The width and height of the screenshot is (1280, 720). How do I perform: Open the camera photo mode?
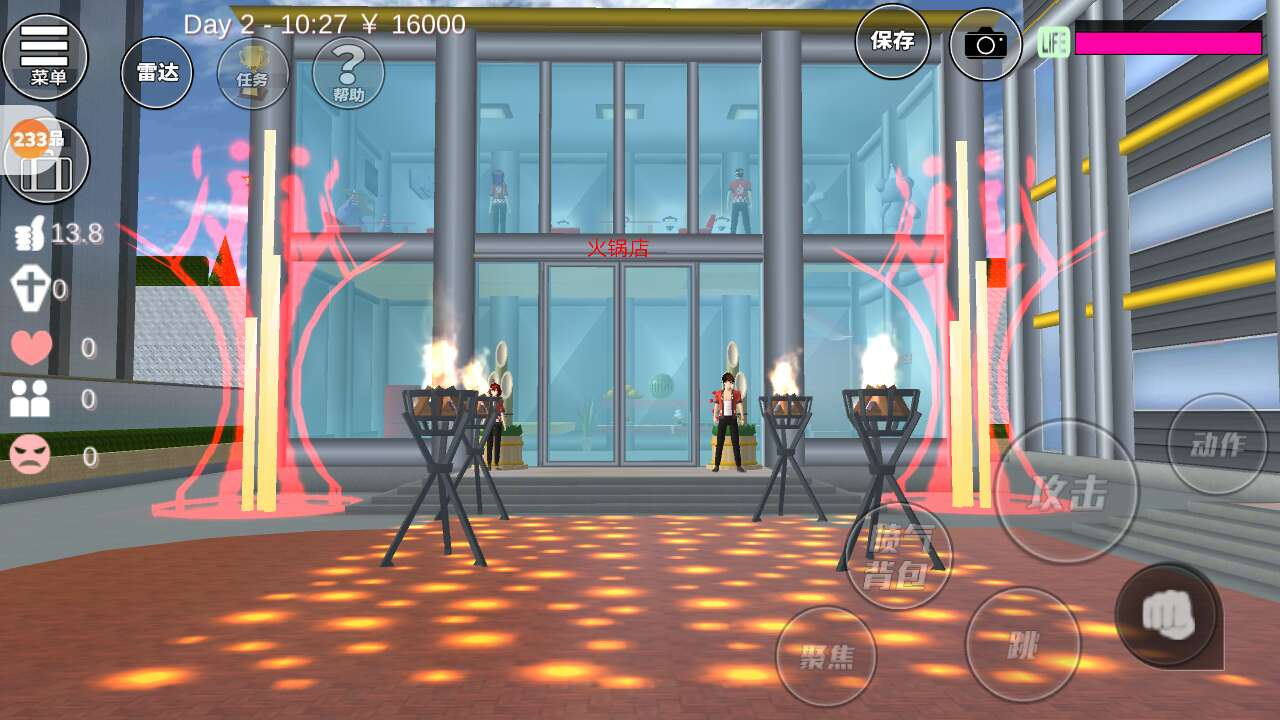tap(985, 44)
